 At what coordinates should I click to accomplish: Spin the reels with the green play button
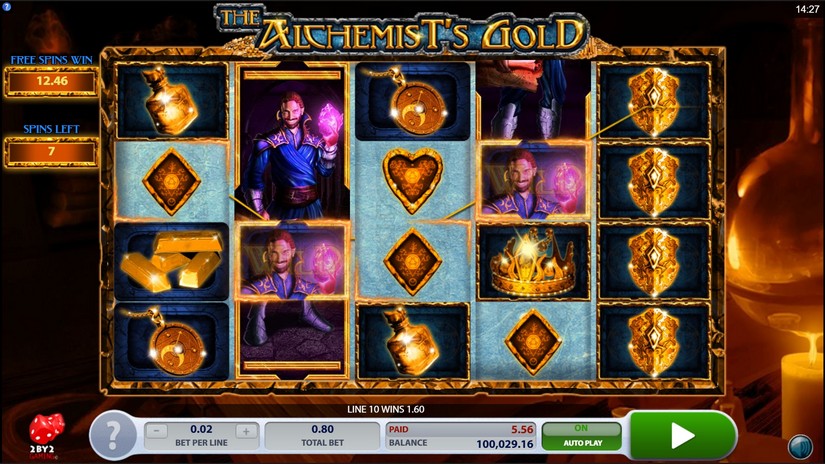pos(683,435)
